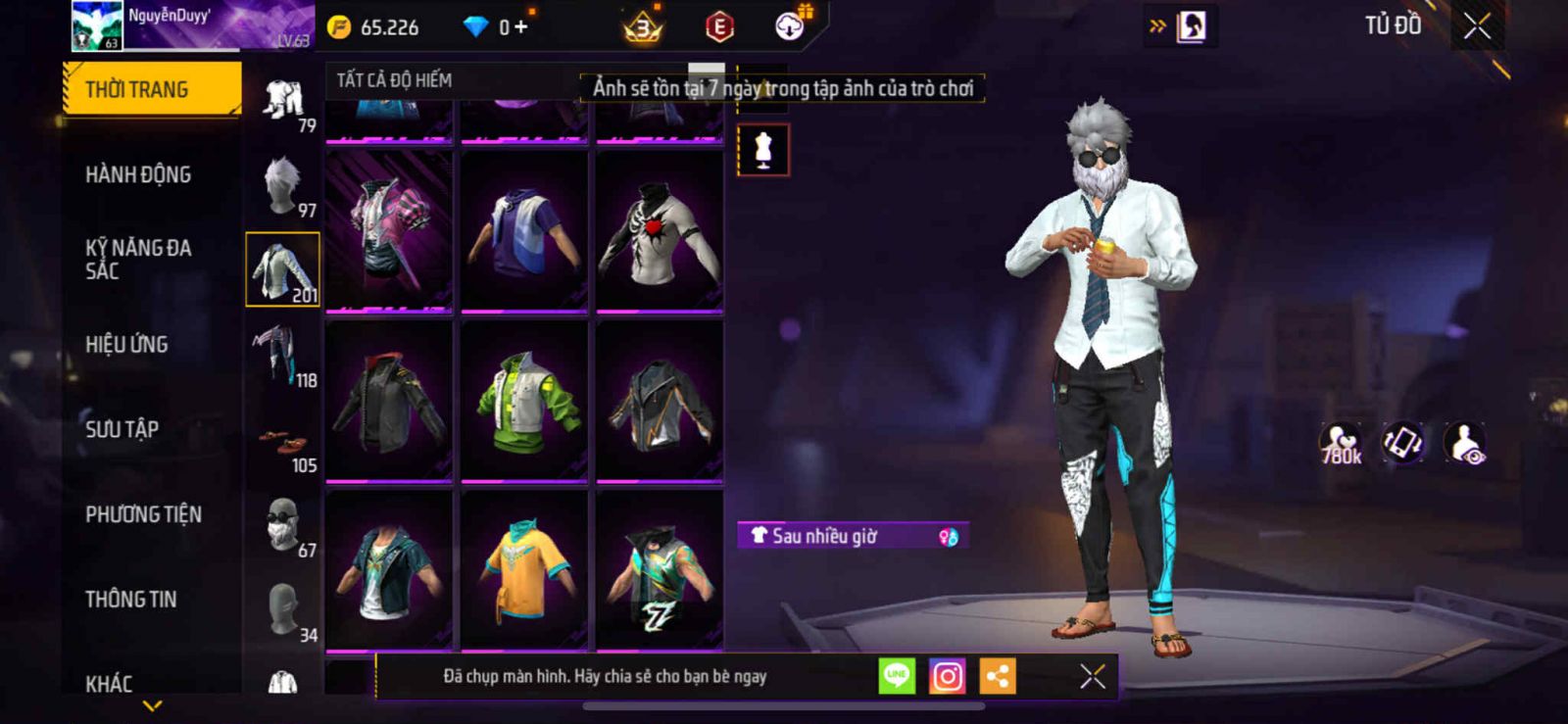Select the green and white vest jacket
The width and height of the screenshot is (1568, 724).
(x=524, y=402)
